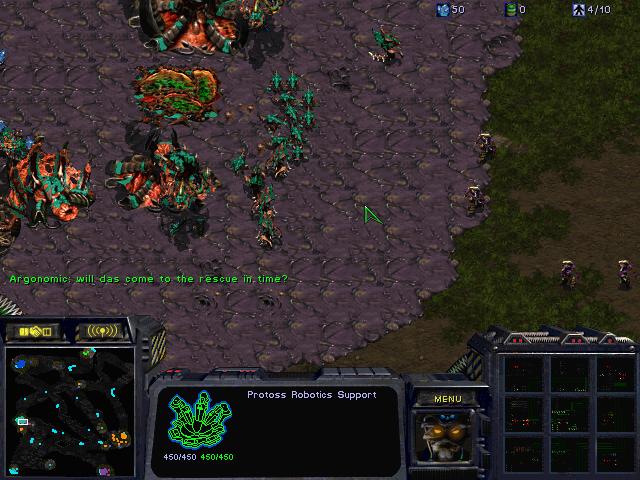640x480 pixels.
Task: Select the unit portrait below MENU
Action: tap(446, 436)
